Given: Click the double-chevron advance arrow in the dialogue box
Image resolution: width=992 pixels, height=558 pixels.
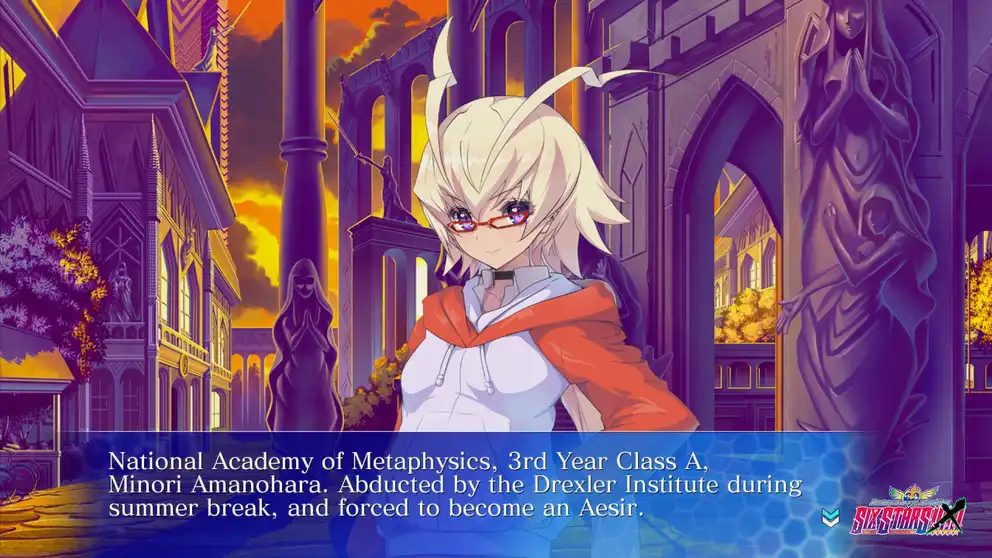Looking at the screenshot, I should point(829,517).
